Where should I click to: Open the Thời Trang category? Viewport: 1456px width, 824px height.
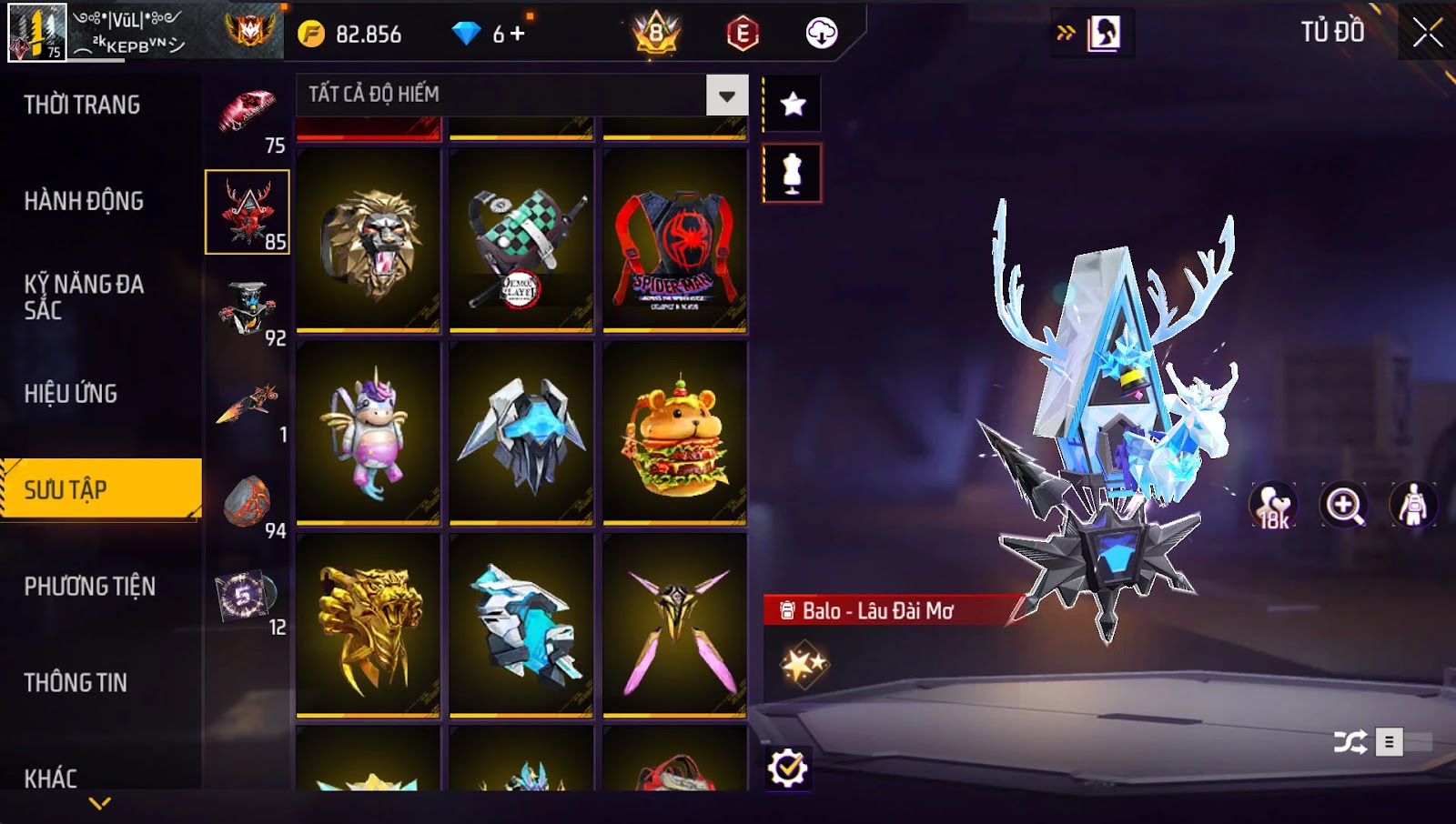[82, 106]
